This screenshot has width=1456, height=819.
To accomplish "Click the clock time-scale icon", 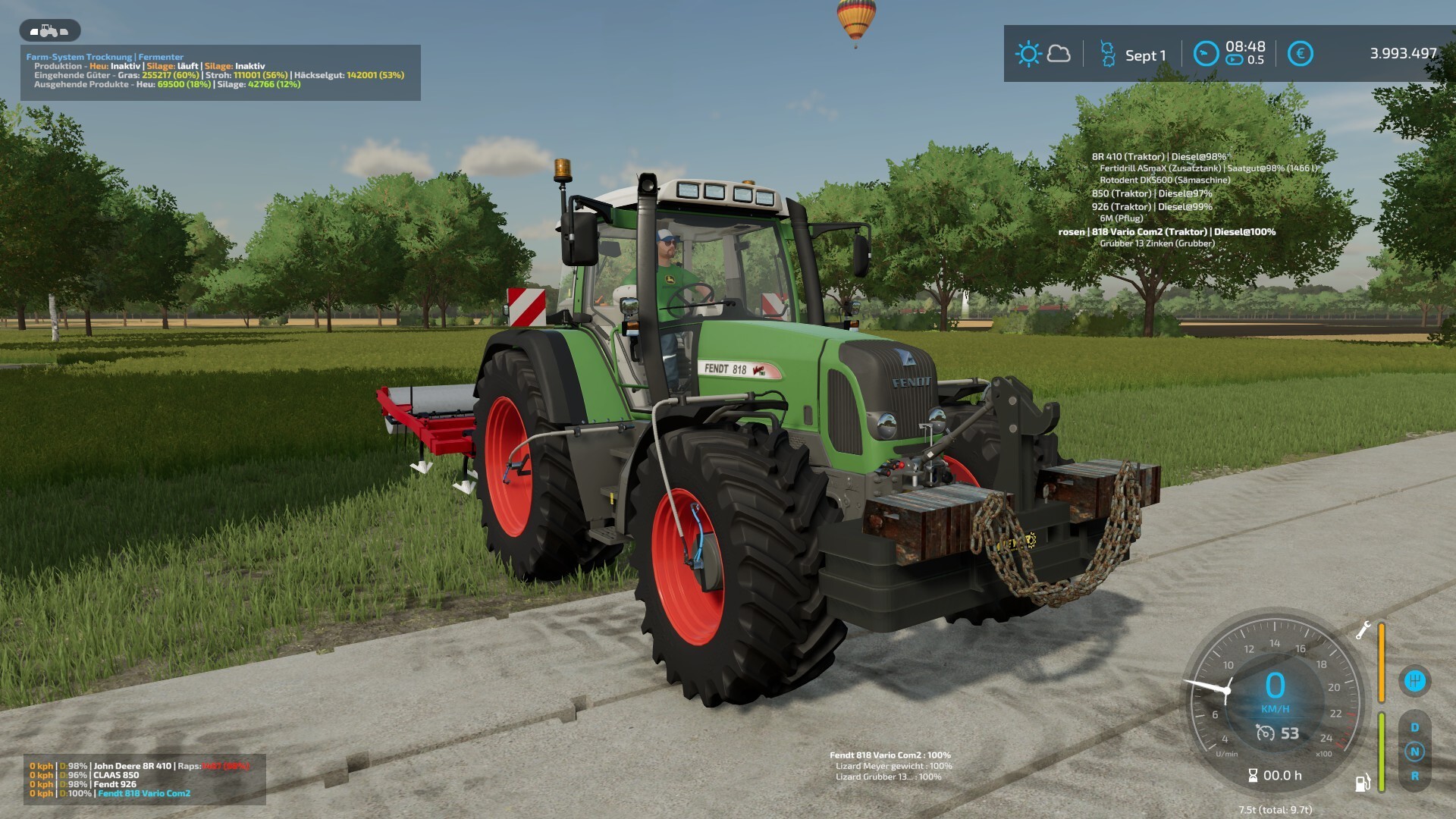I will [1206, 54].
